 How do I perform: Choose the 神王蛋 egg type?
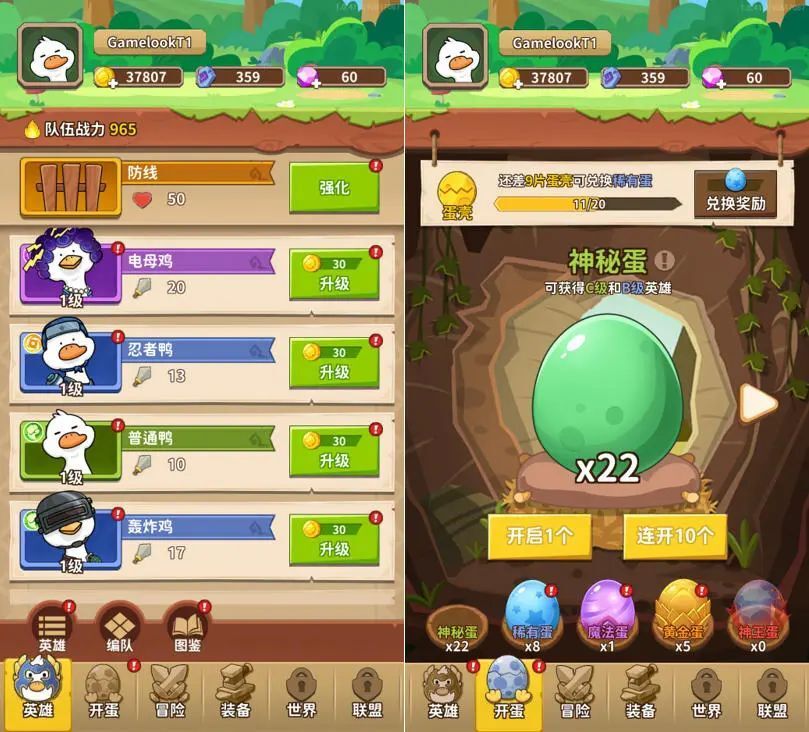(x=757, y=610)
